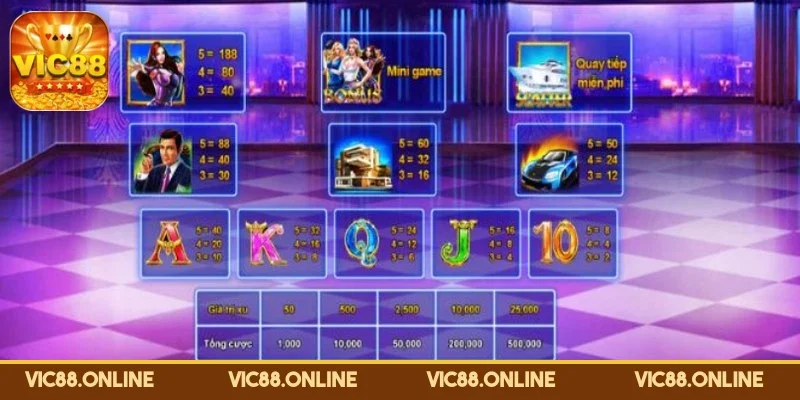Click the mansion symbol payout panel
The image size is (800, 400).
[x=384, y=160]
